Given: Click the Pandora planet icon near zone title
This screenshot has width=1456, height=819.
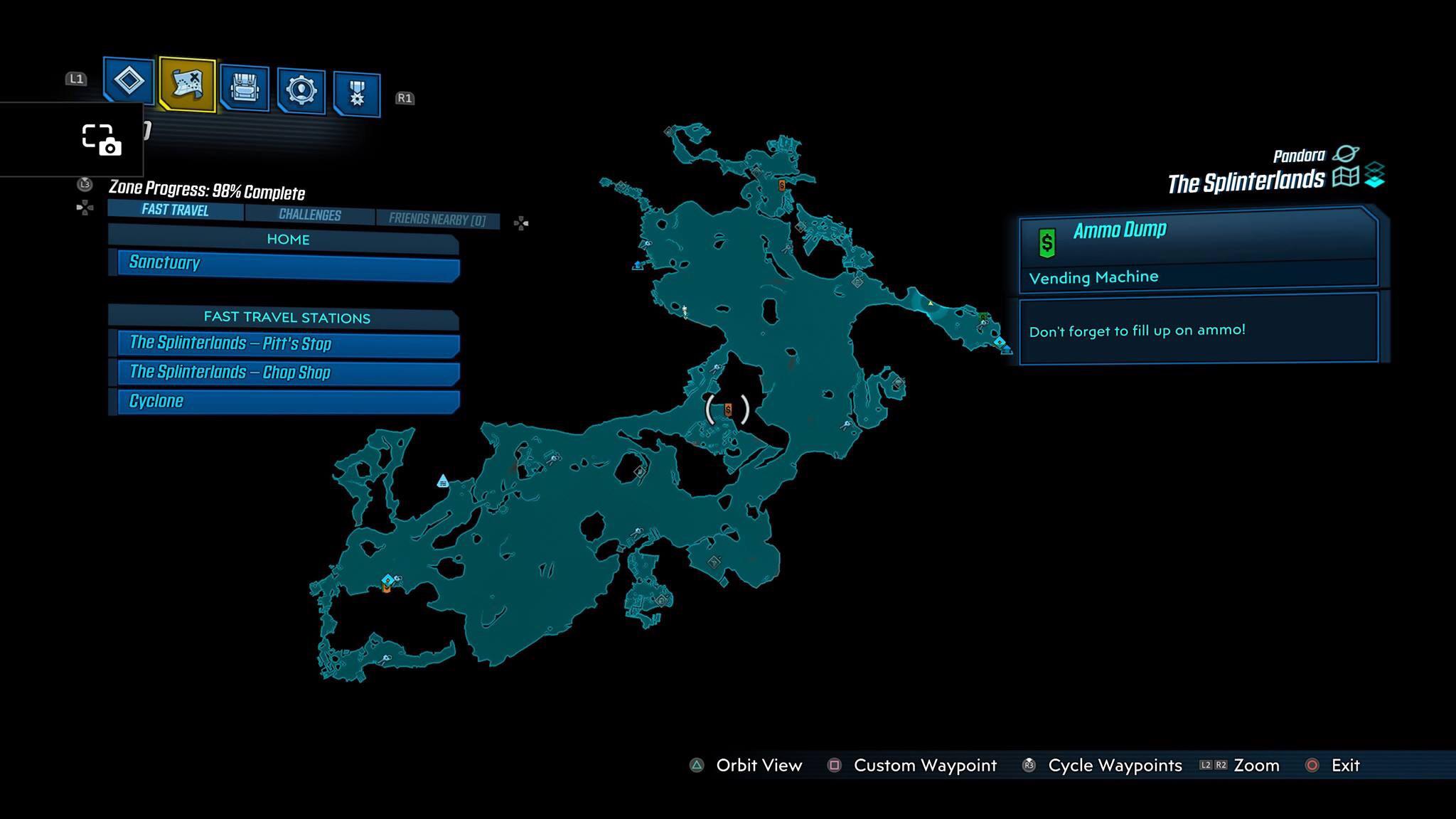Looking at the screenshot, I should pyautogui.click(x=1345, y=154).
